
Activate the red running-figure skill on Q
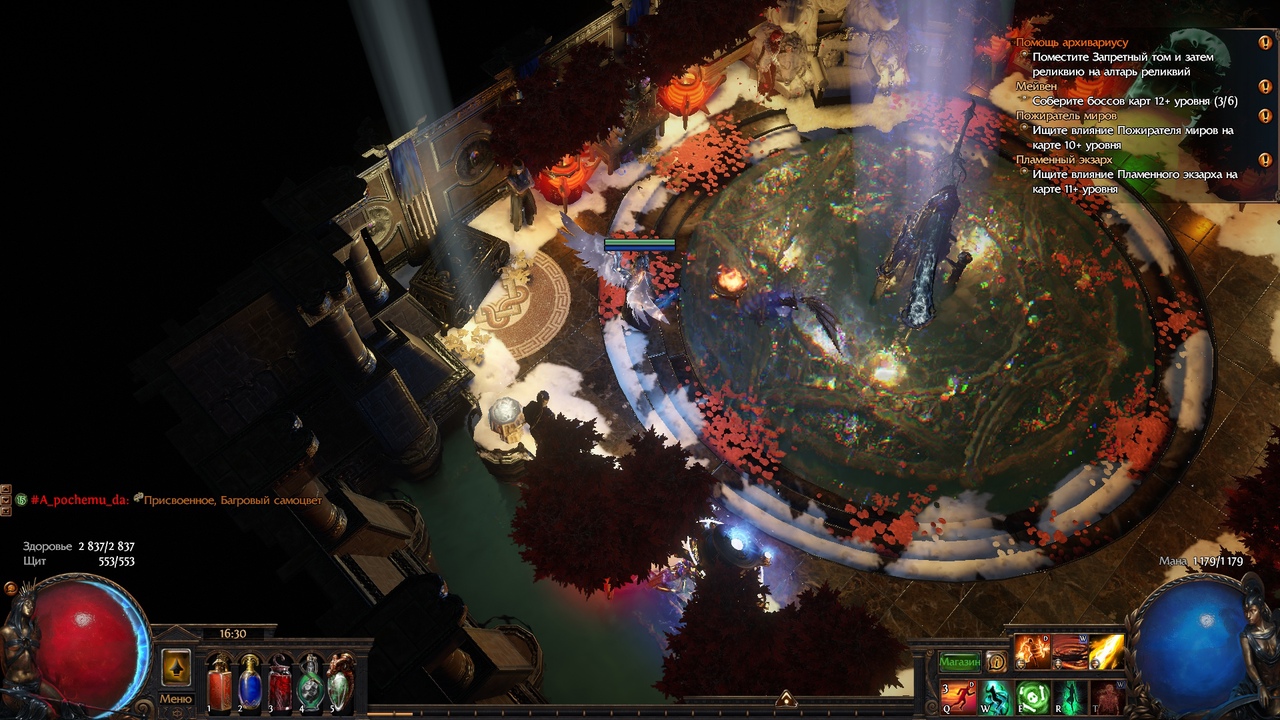(957, 696)
